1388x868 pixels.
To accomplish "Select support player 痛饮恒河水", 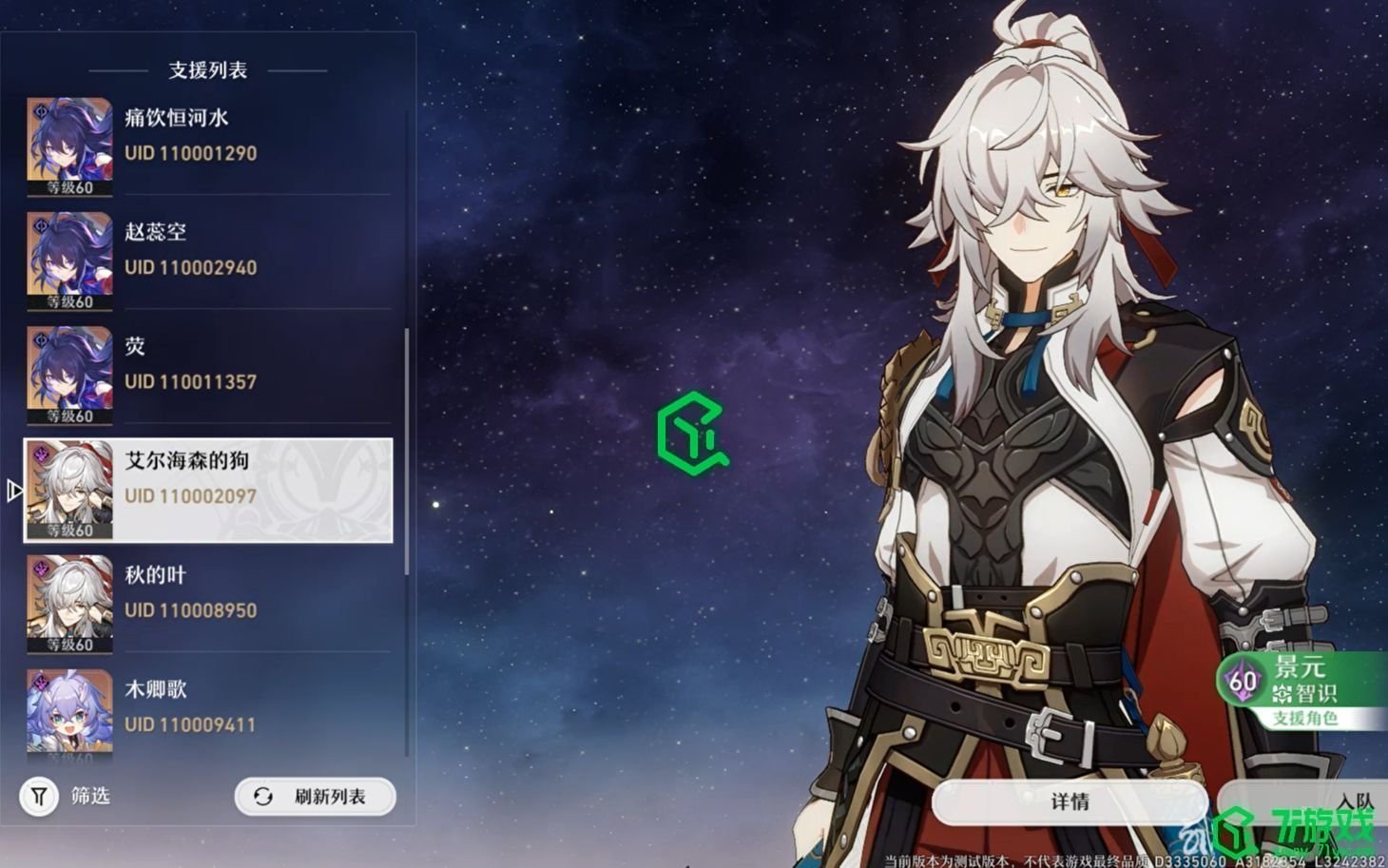I will pyautogui.click(x=207, y=145).
